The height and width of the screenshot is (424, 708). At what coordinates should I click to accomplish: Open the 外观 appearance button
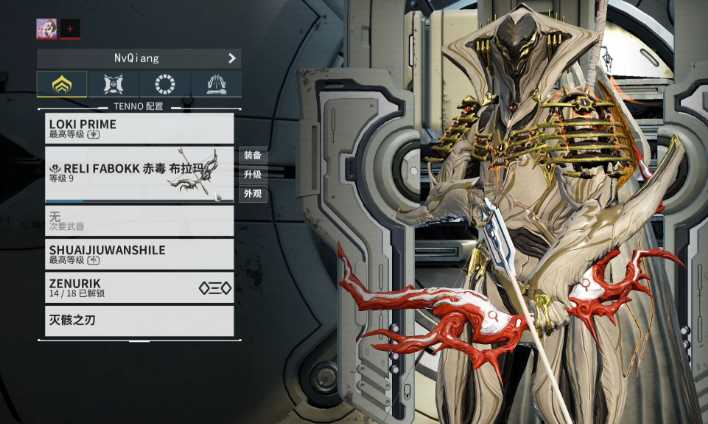pos(253,194)
